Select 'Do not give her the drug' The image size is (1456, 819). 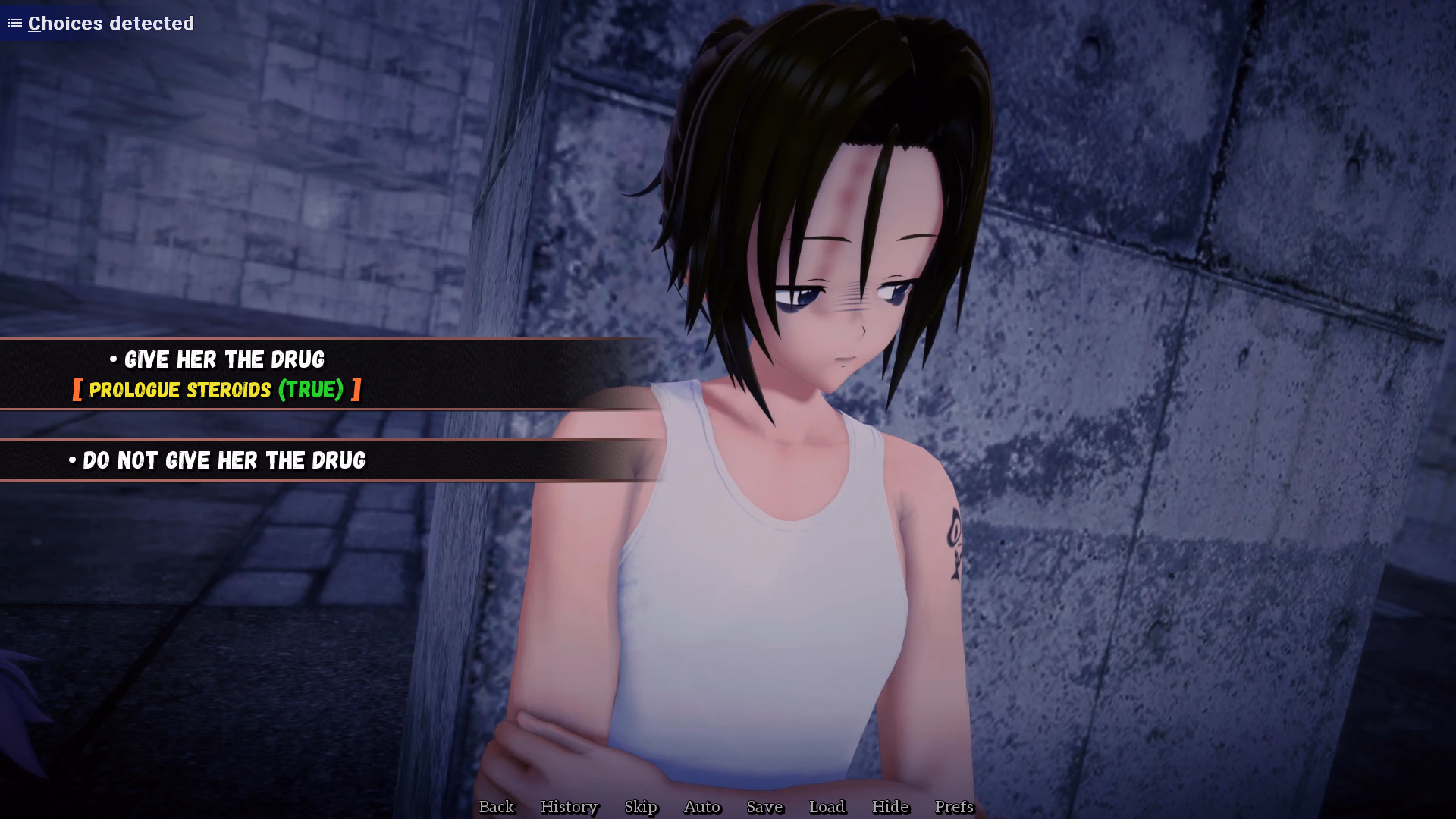pyautogui.click(x=224, y=460)
